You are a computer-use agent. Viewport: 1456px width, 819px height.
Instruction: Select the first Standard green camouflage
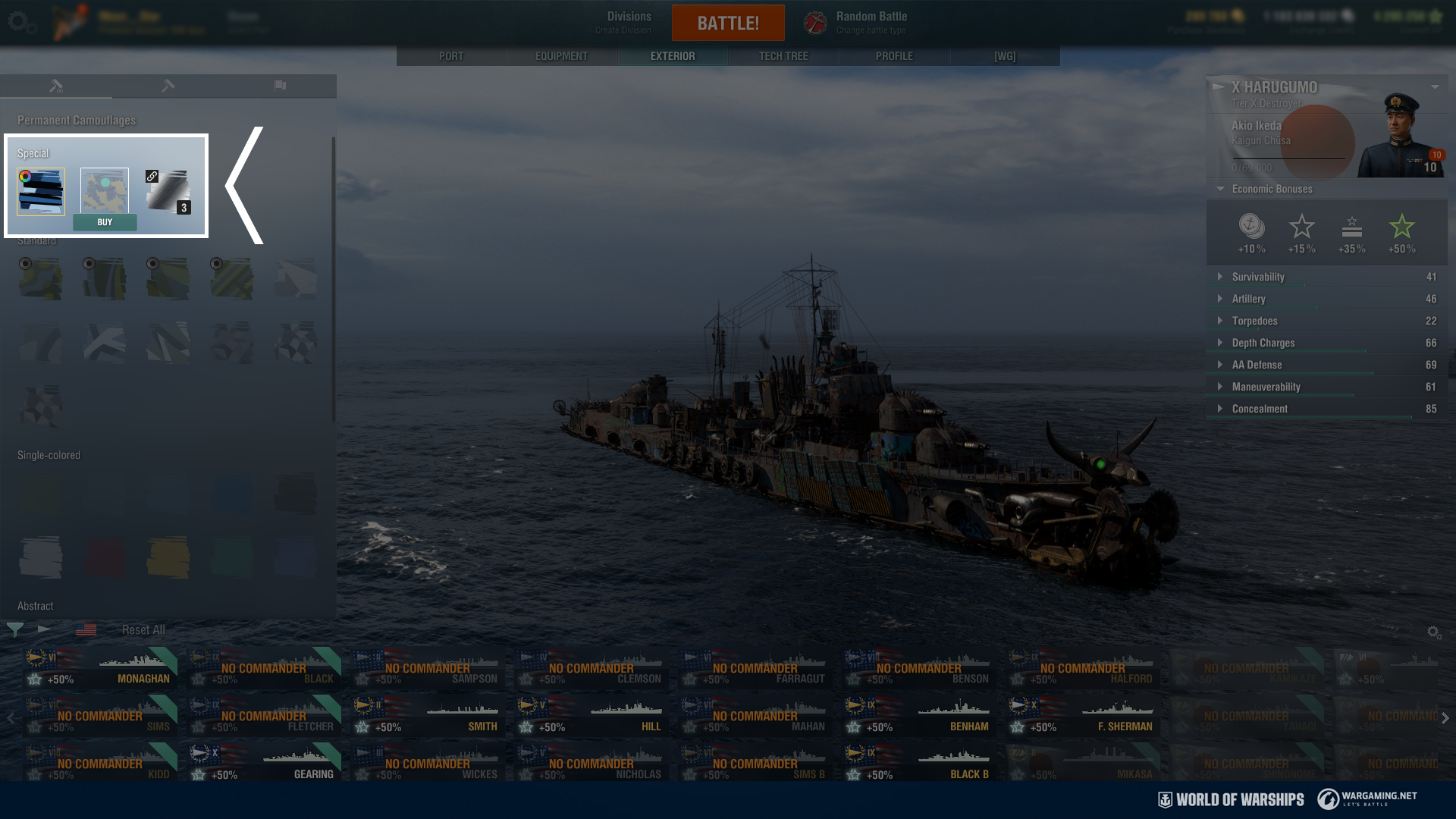coord(40,278)
